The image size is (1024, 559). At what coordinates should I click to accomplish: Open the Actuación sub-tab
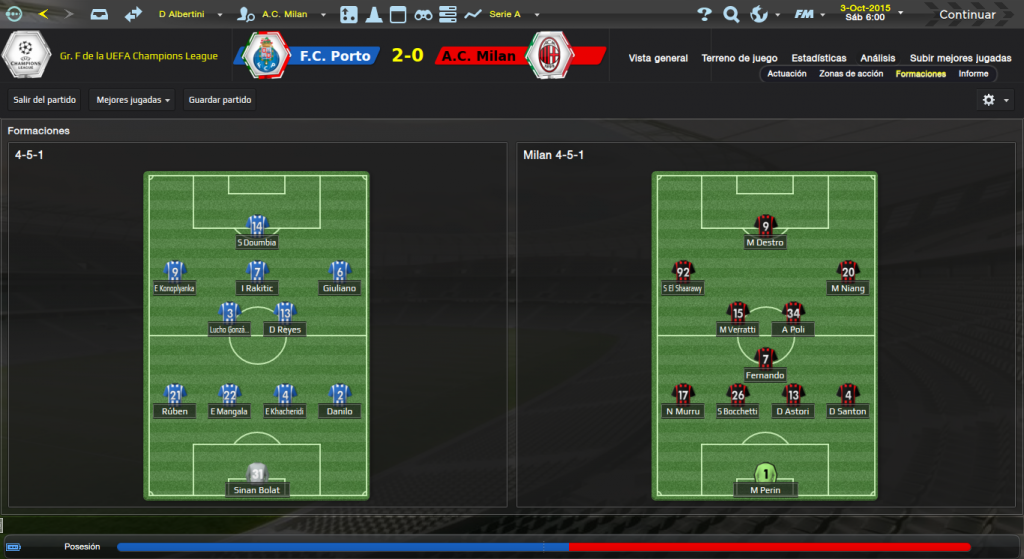click(x=787, y=74)
